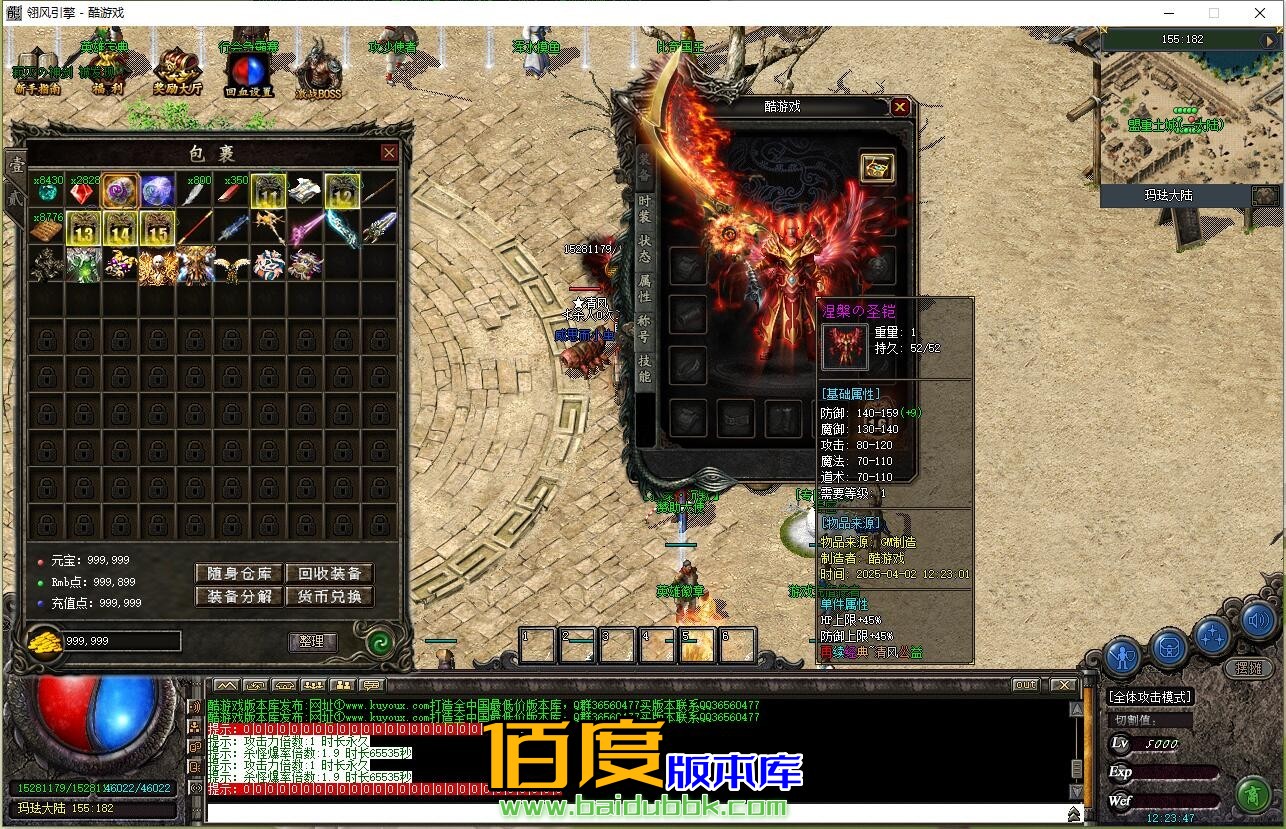Close the 包裹 inventory window
This screenshot has height=829, width=1286.
click(x=389, y=153)
